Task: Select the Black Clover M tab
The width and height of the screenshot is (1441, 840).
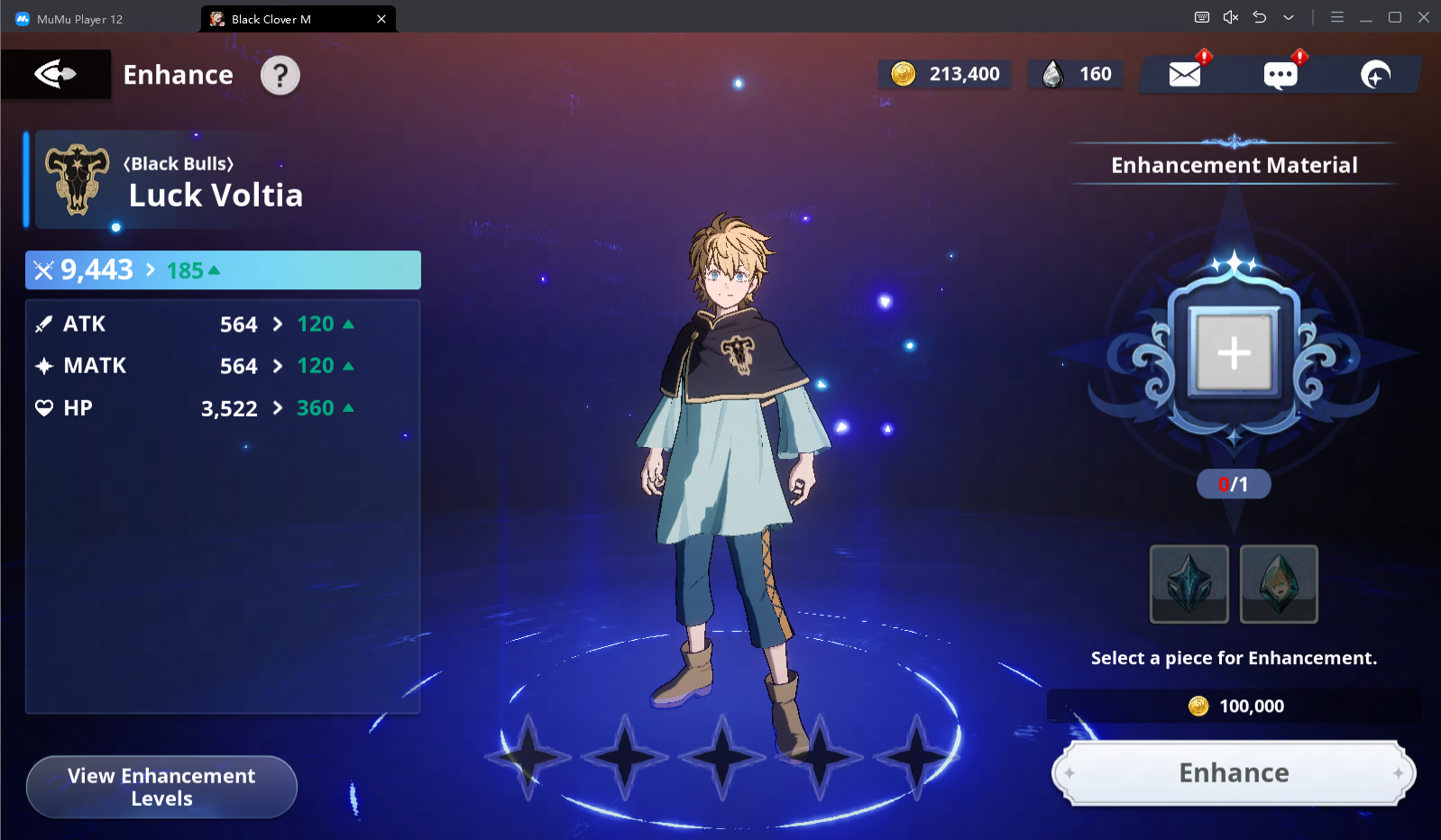Action: click(289, 18)
